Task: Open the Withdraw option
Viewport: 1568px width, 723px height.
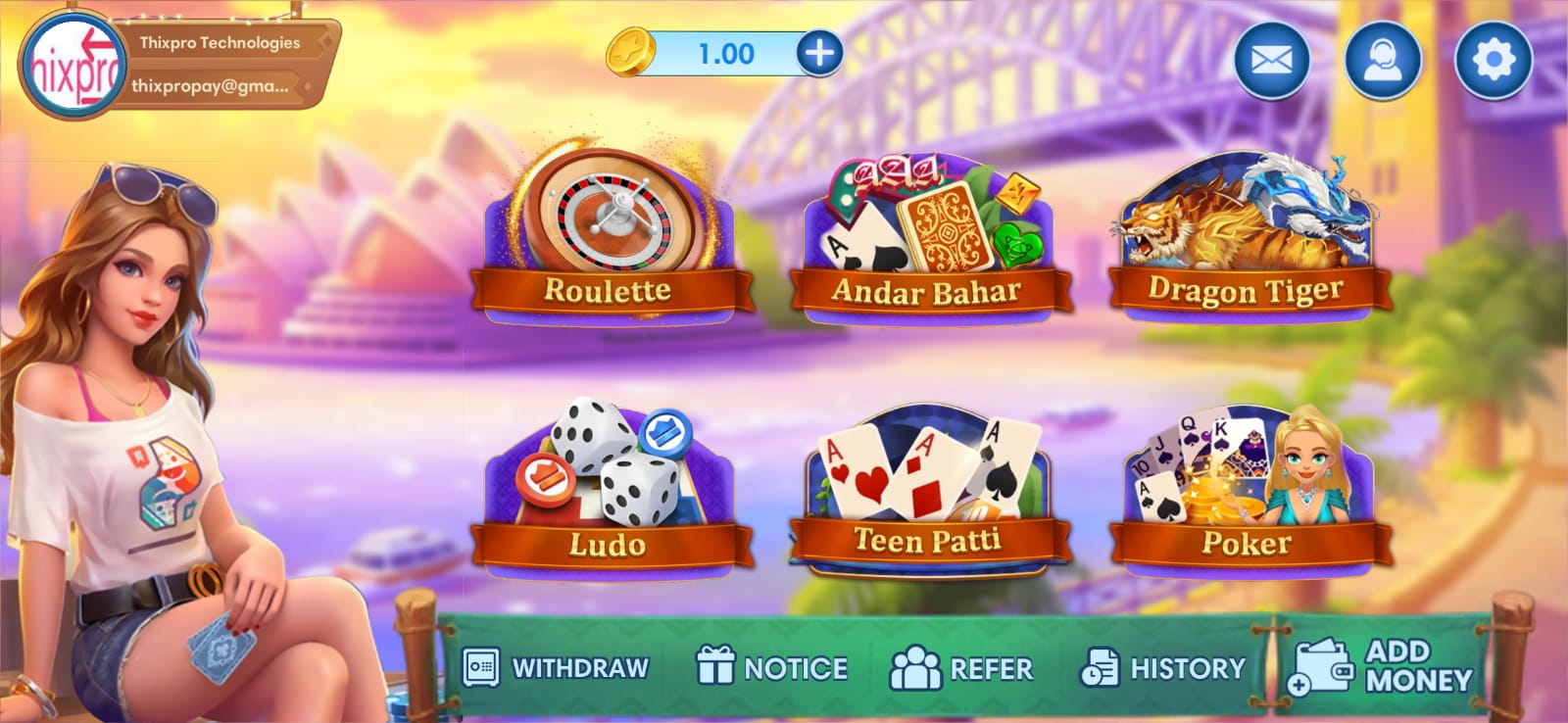Action: point(556,668)
